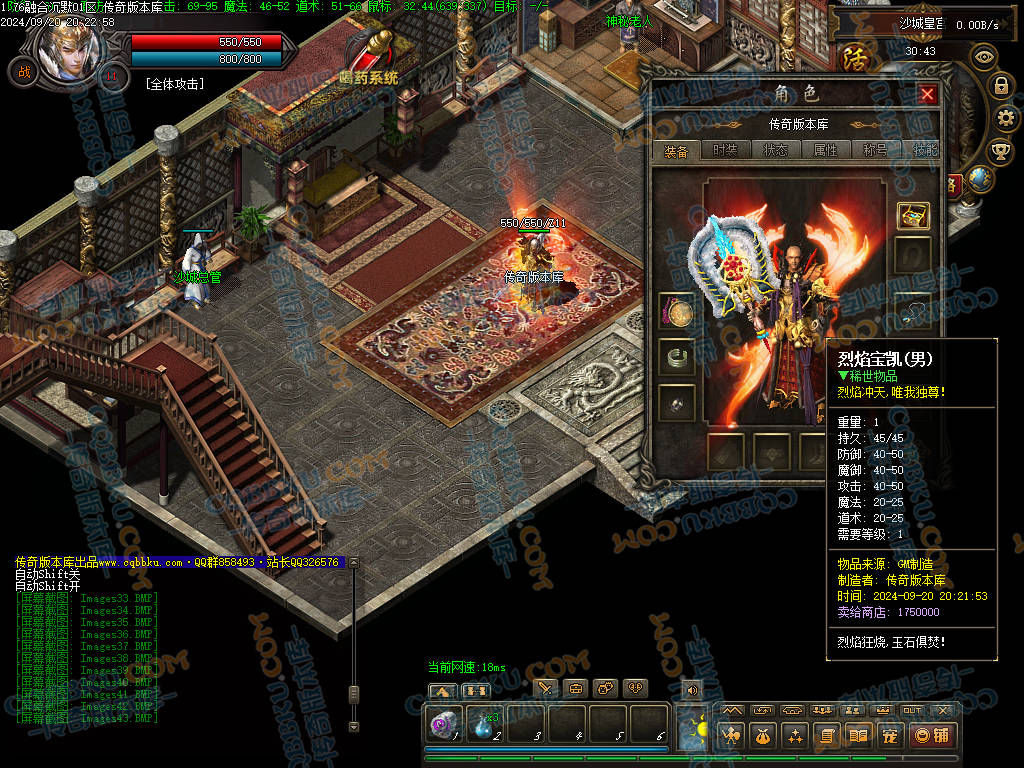This screenshot has height=768, width=1024.
Task: Open the globe world map icon
Action: [x=980, y=179]
